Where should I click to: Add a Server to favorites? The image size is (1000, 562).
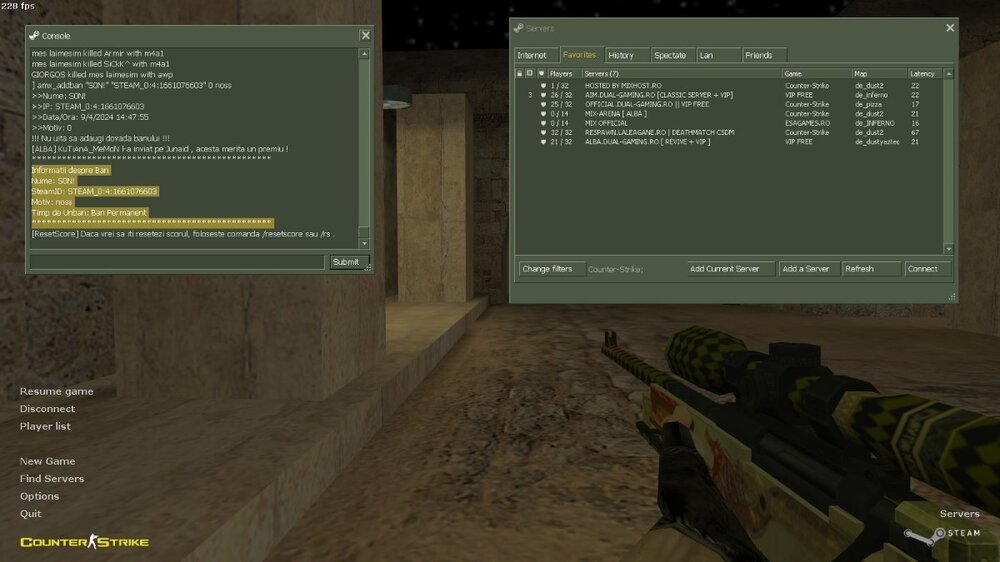[x=806, y=268]
